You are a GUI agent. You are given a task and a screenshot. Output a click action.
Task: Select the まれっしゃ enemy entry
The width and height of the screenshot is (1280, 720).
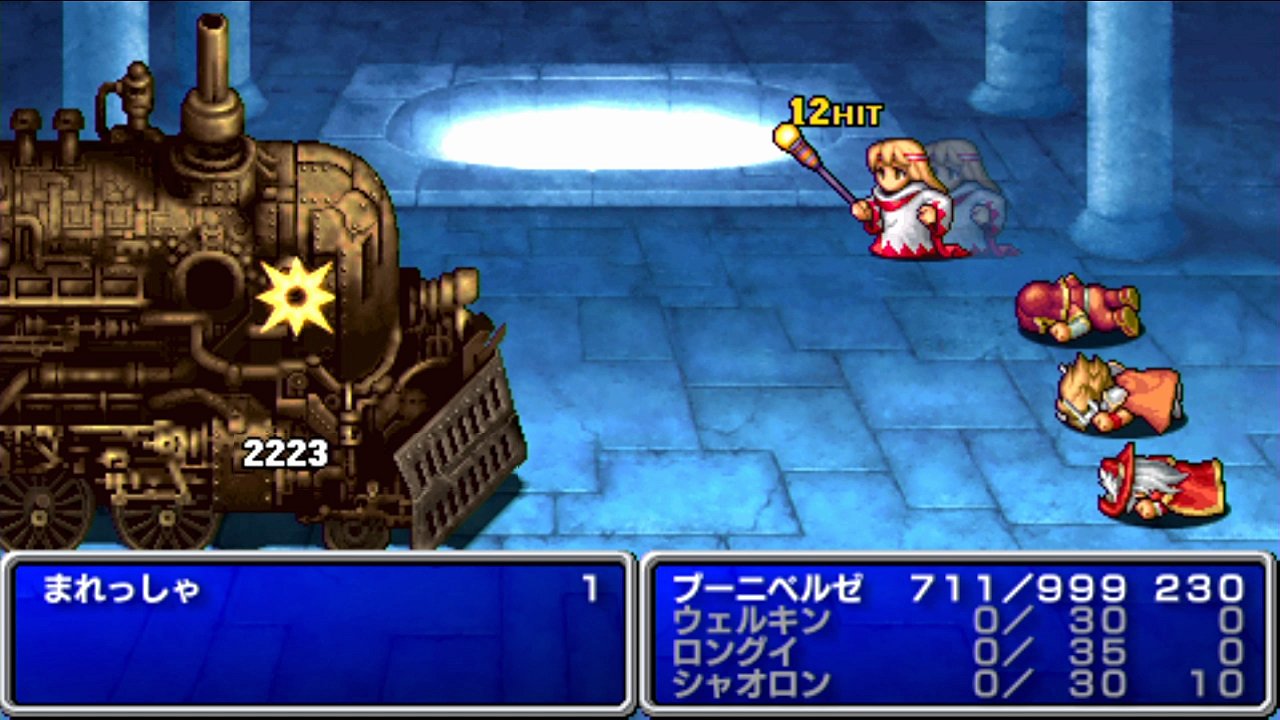click(x=121, y=590)
